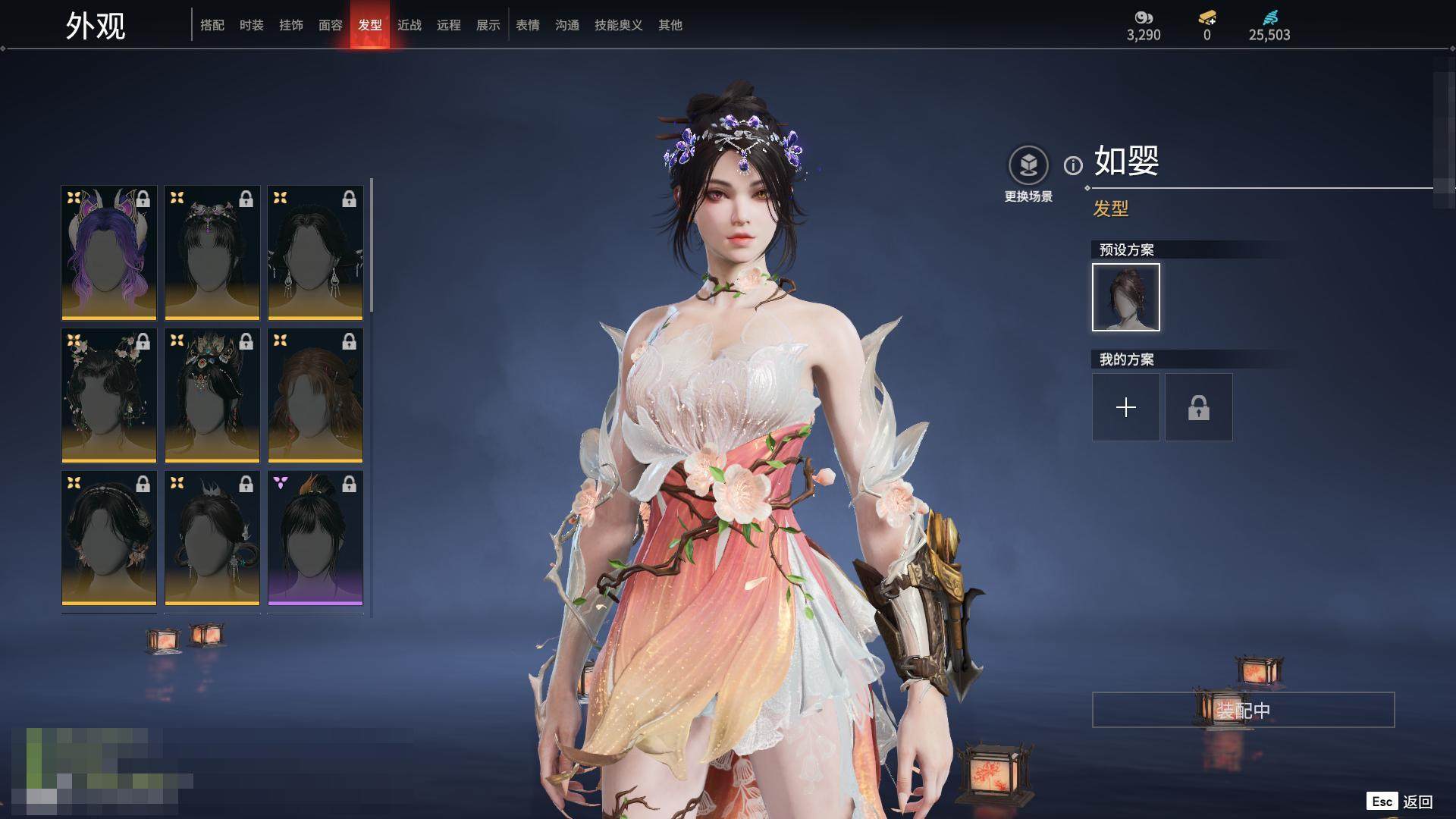Click the highlighted 发型 tab
1456x819 pixels.
coord(370,25)
